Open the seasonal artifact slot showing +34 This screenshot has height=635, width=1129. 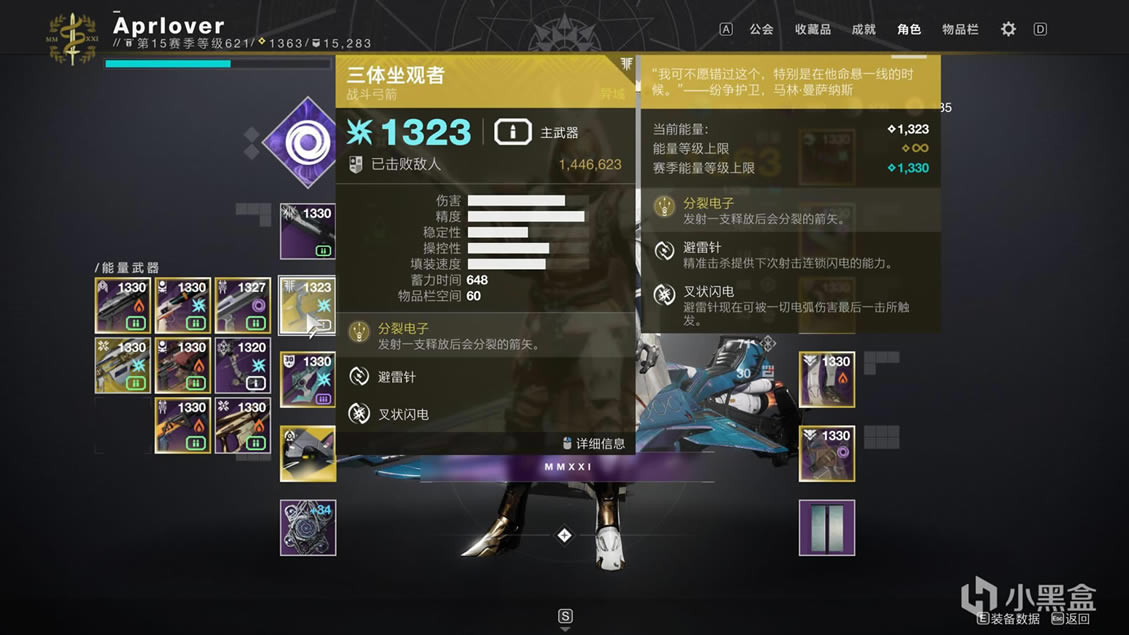coord(307,528)
